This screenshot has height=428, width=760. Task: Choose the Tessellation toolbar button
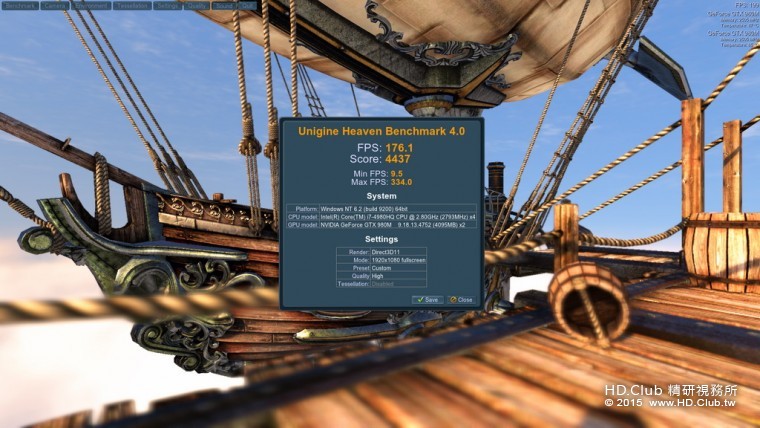click(133, 5)
